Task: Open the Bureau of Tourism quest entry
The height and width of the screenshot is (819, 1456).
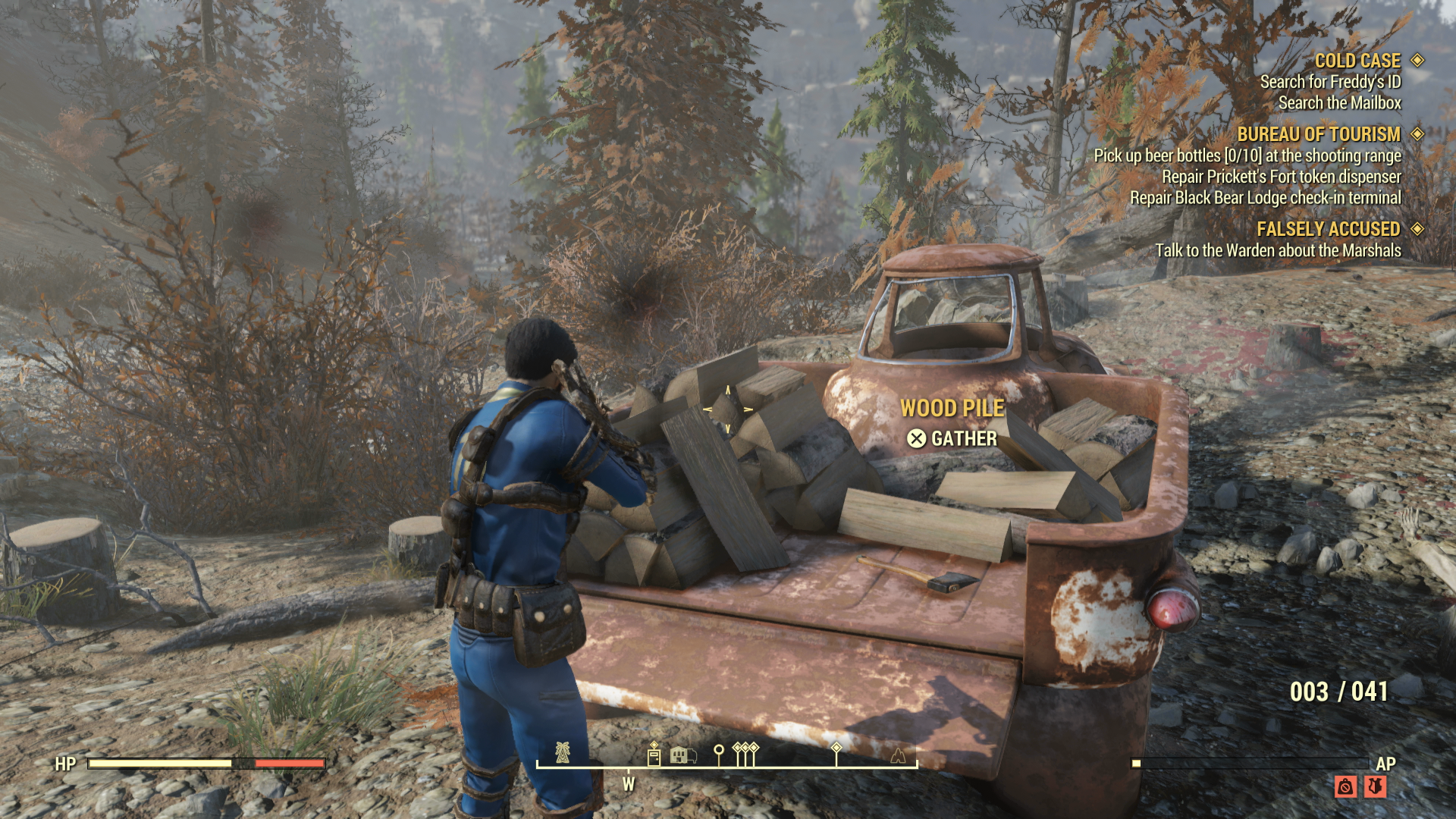Action: tap(1318, 134)
